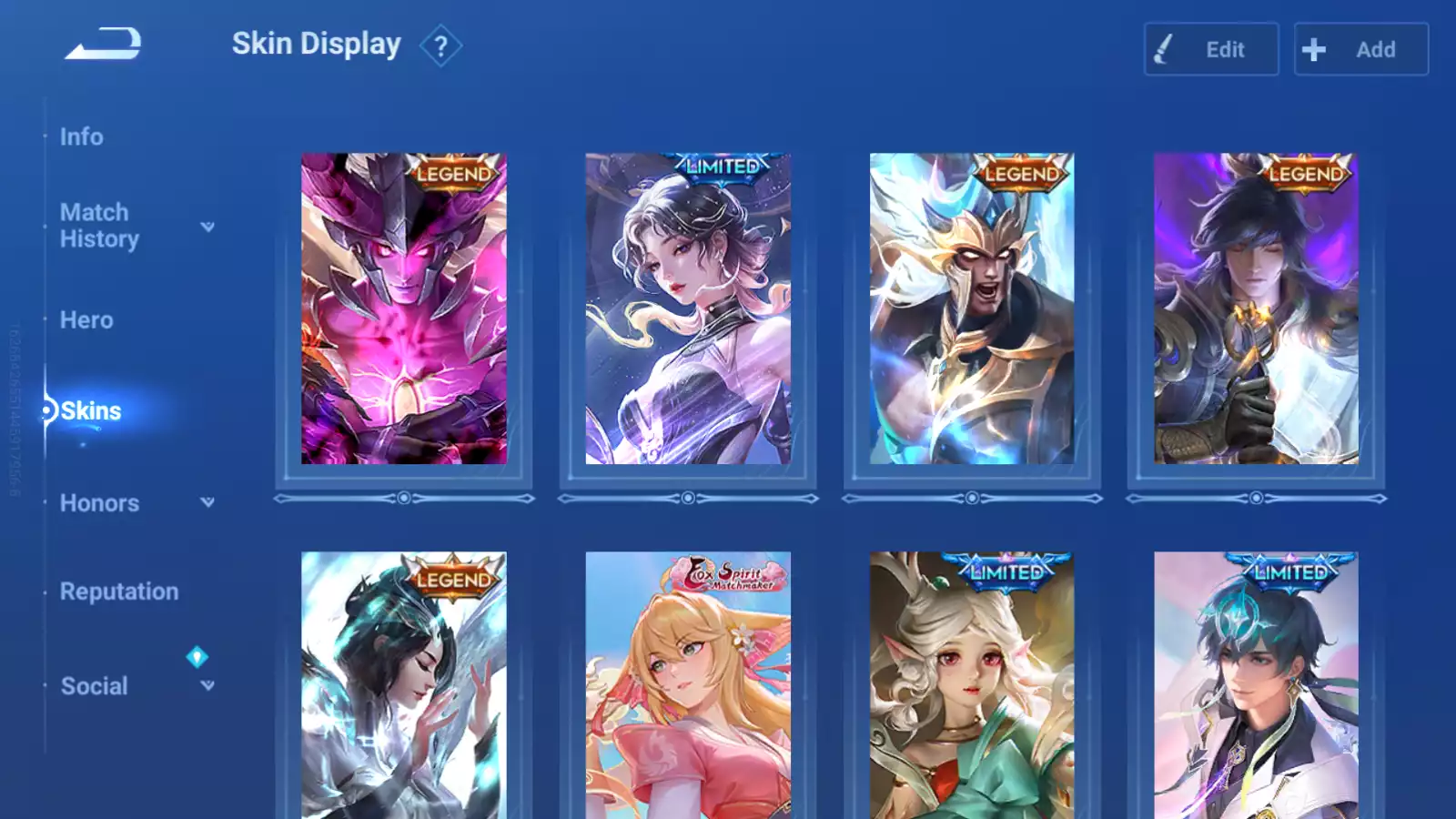Open the Reputation section
The width and height of the screenshot is (1456, 819).
tap(119, 591)
